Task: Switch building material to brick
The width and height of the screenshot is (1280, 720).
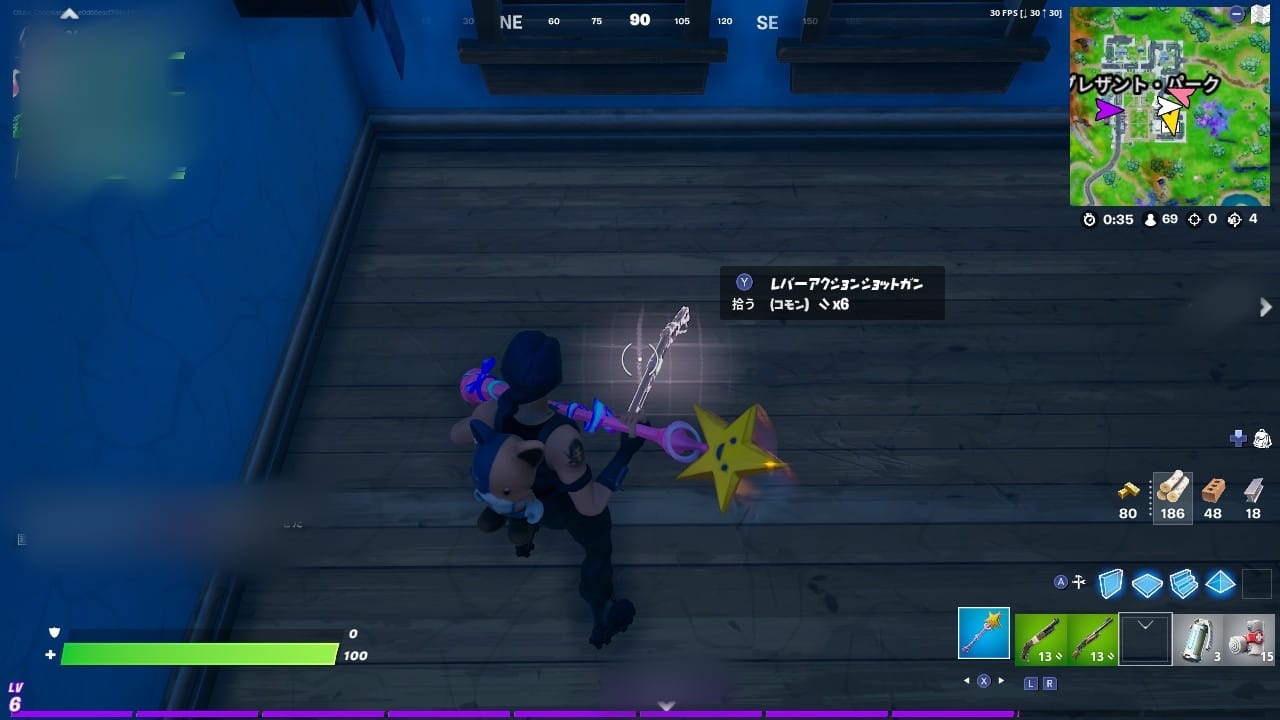Action: (x=1213, y=497)
